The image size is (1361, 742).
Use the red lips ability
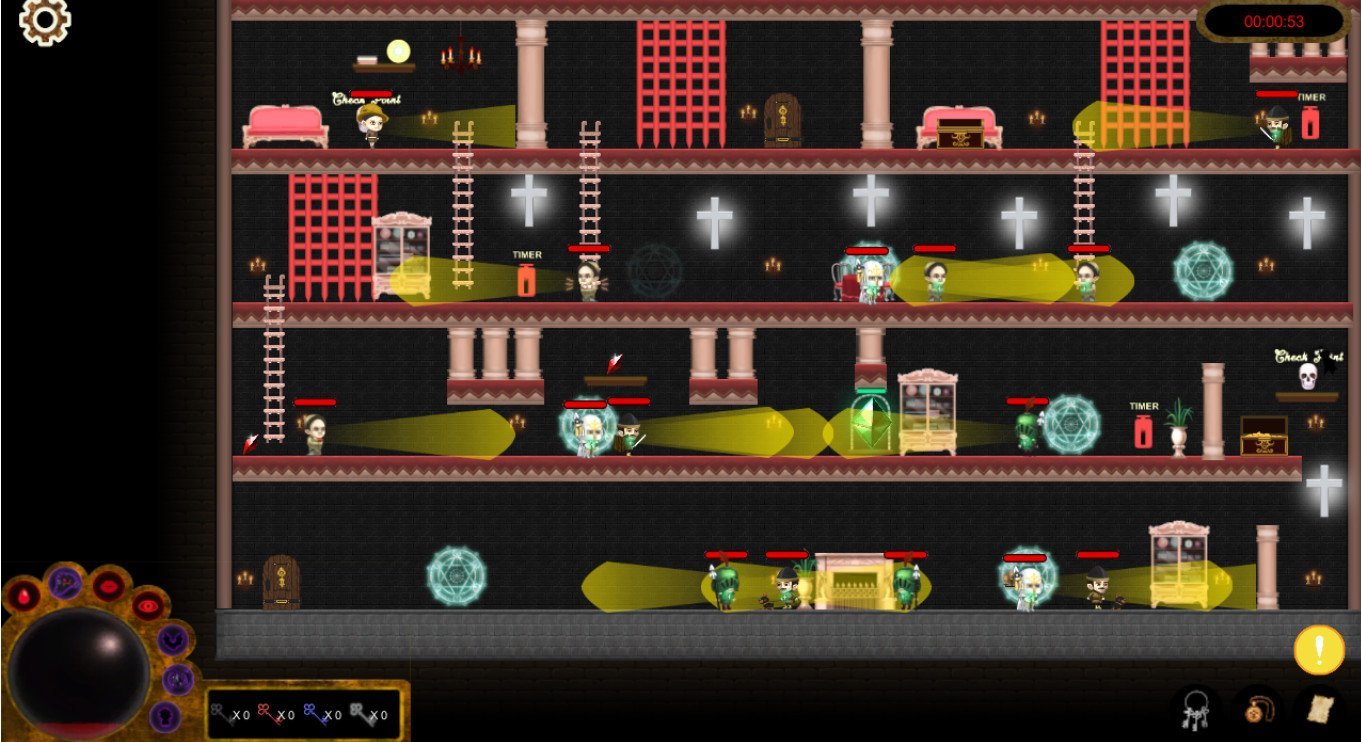click(108, 586)
